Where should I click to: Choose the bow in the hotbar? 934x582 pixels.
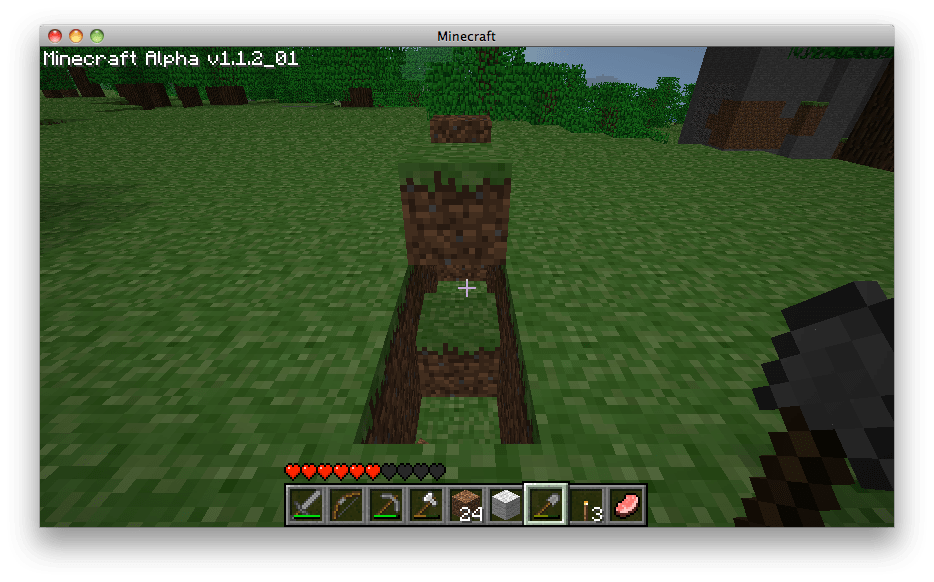click(346, 504)
